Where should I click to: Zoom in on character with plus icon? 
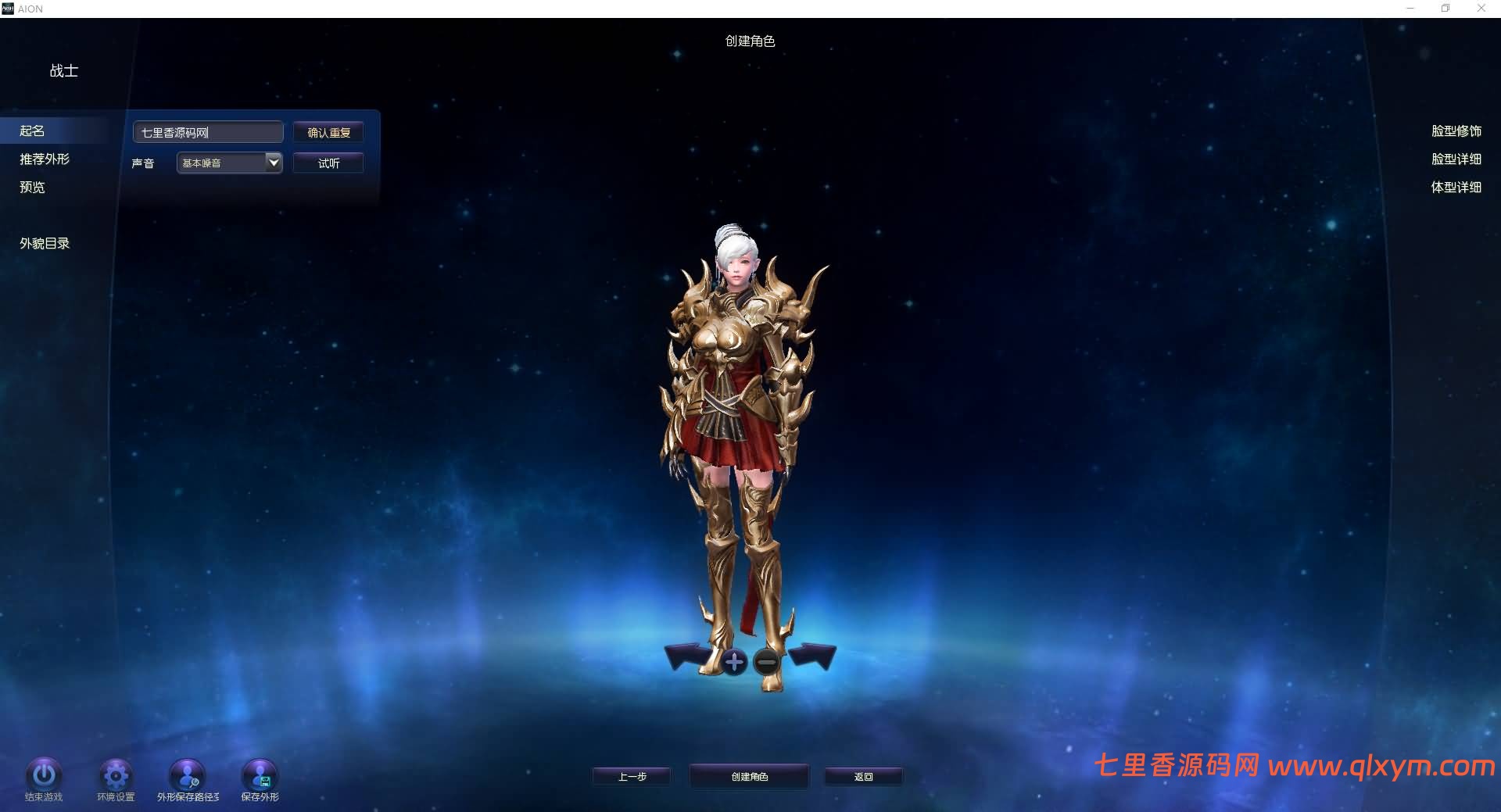734,660
